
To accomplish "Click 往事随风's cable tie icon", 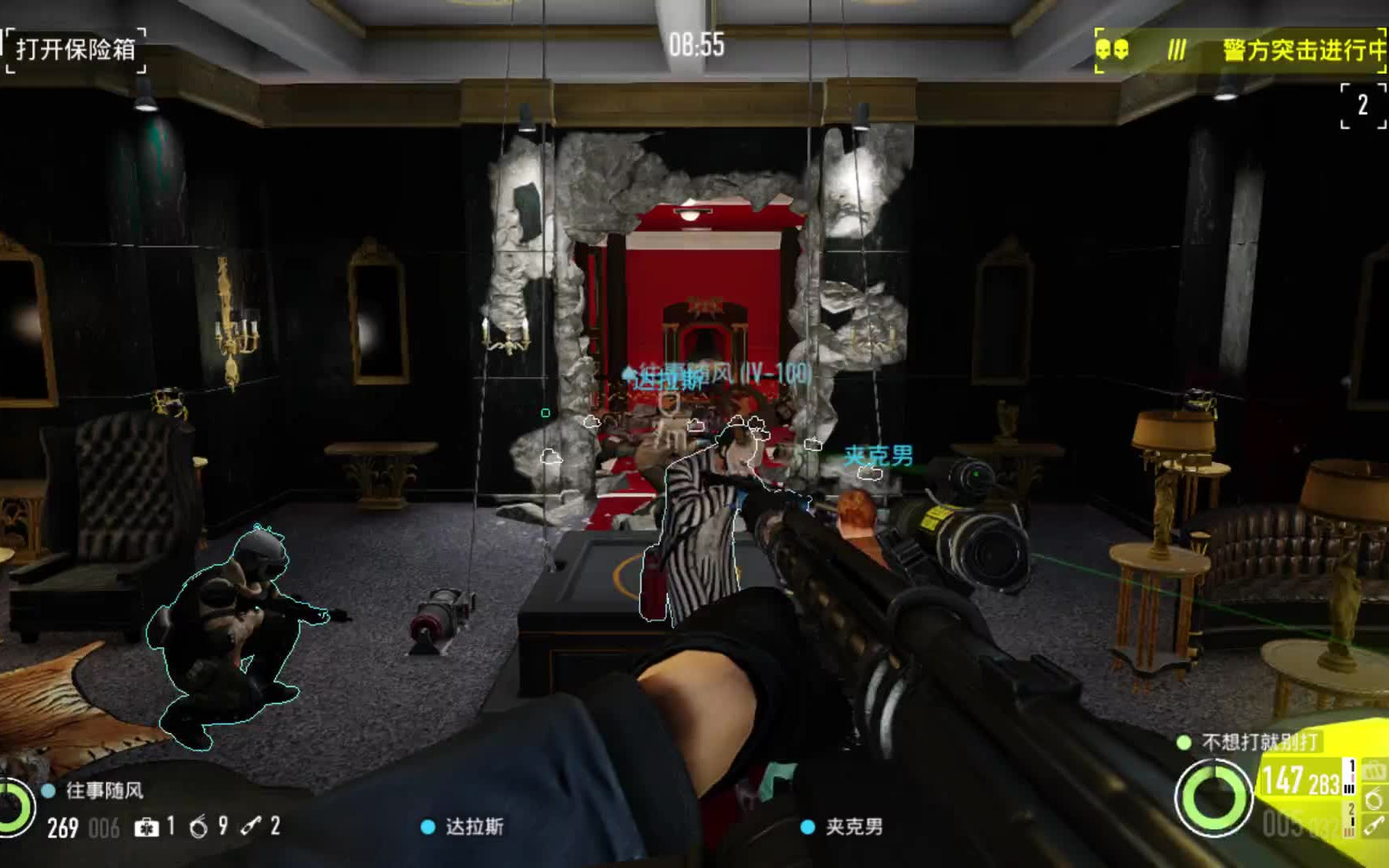I will 251,826.
